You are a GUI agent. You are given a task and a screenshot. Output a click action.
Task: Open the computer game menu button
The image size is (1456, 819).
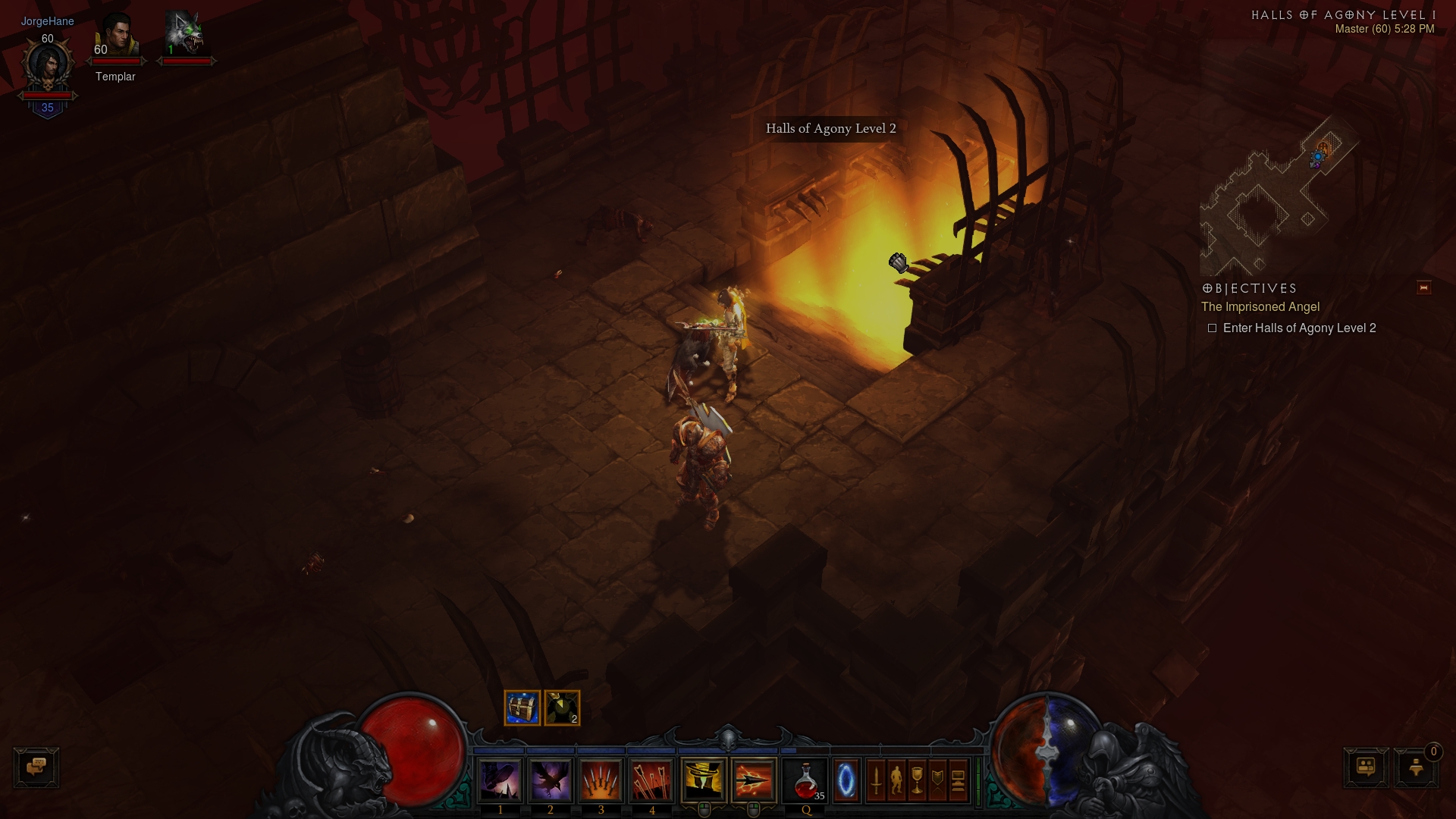point(958,780)
